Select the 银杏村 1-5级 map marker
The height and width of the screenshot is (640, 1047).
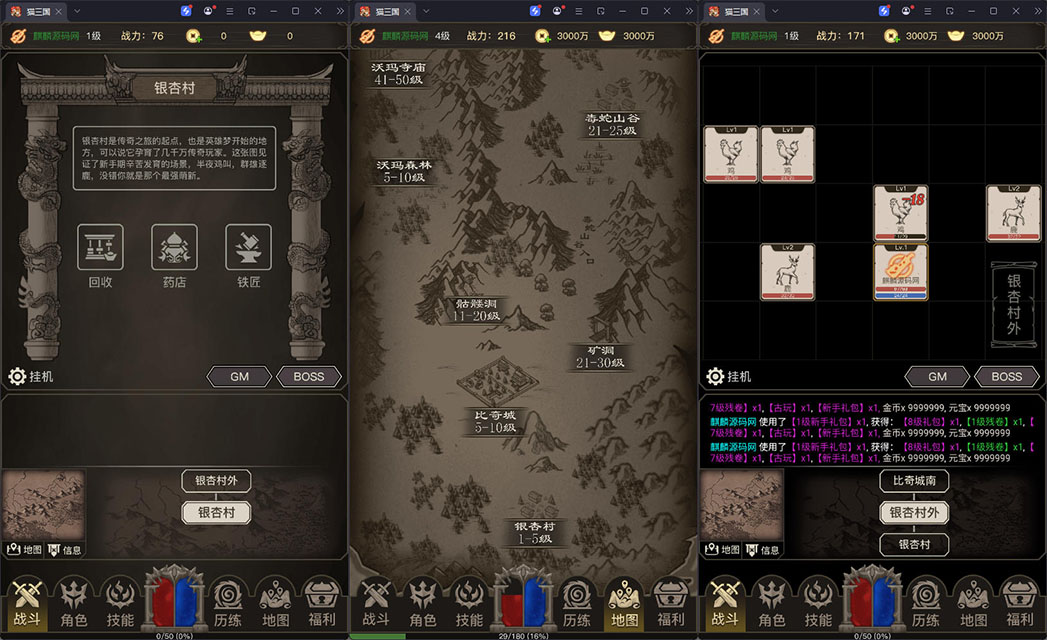535,532
